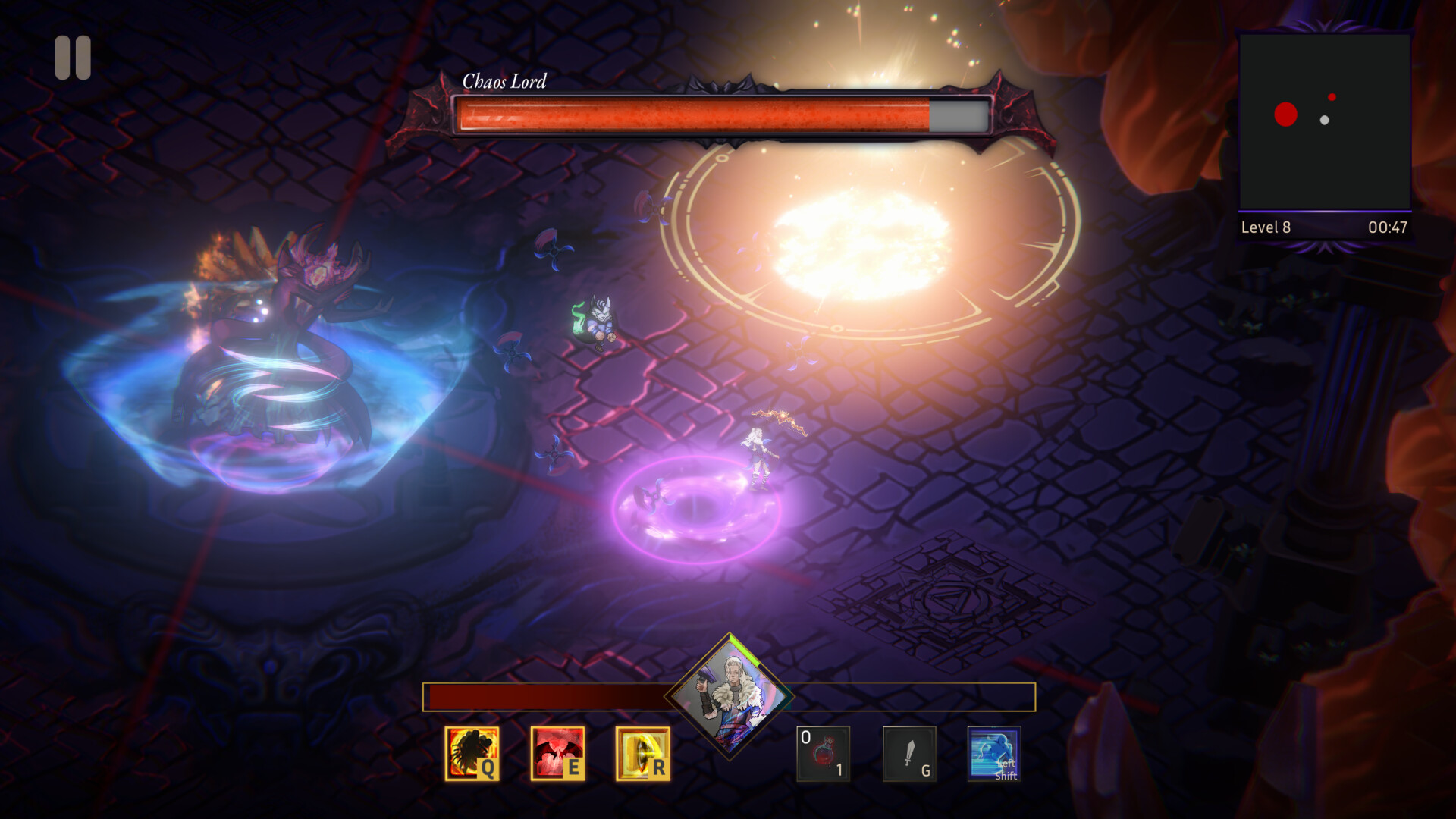Click the white player dot on the minimap
Image resolution: width=1456 pixels, height=819 pixels.
[x=1324, y=121]
